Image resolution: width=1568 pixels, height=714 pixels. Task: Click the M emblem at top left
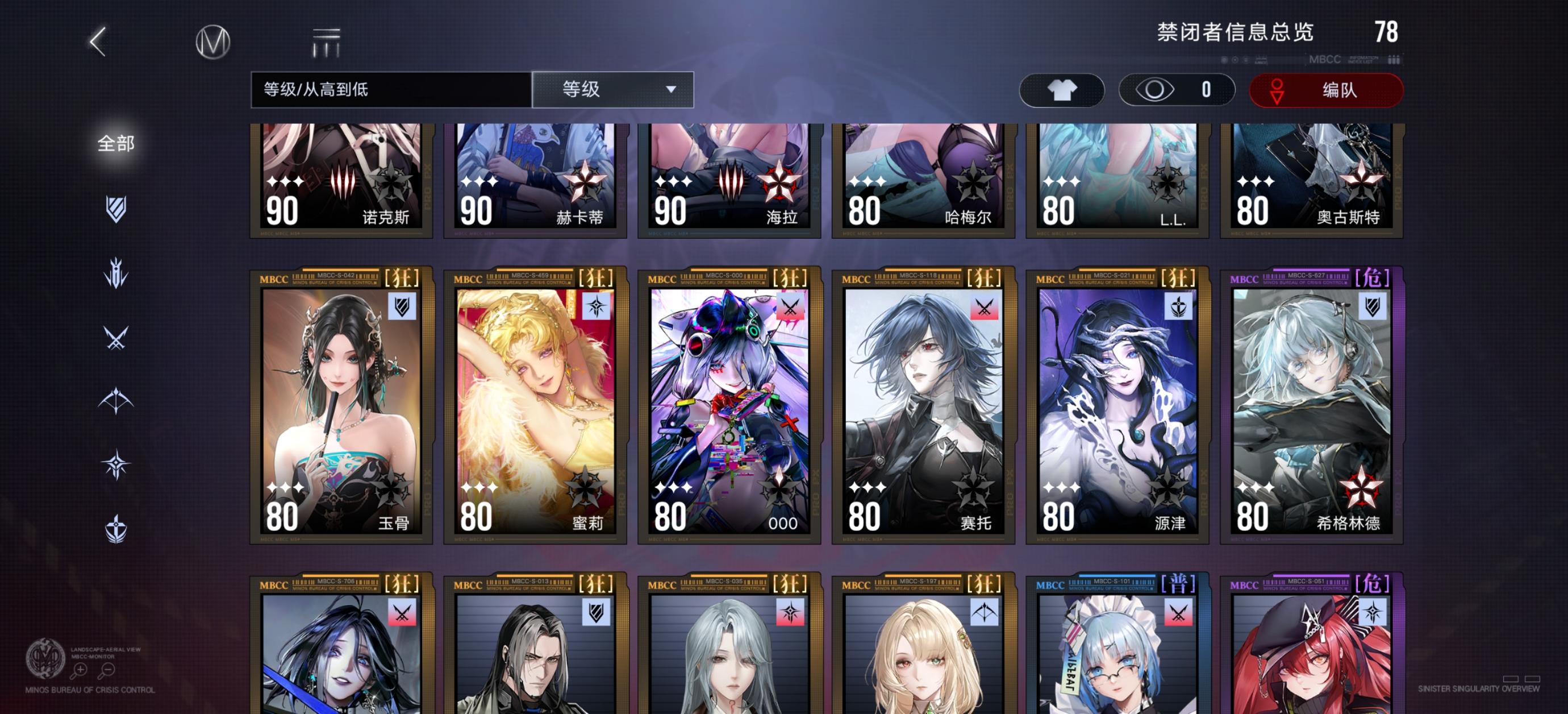[214, 42]
